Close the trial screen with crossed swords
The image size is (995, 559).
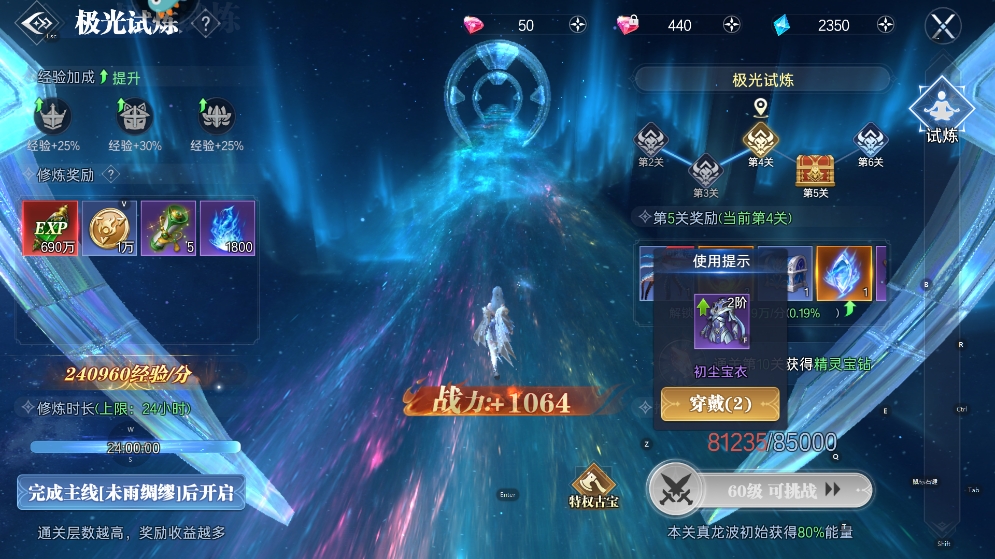(943, 25)
